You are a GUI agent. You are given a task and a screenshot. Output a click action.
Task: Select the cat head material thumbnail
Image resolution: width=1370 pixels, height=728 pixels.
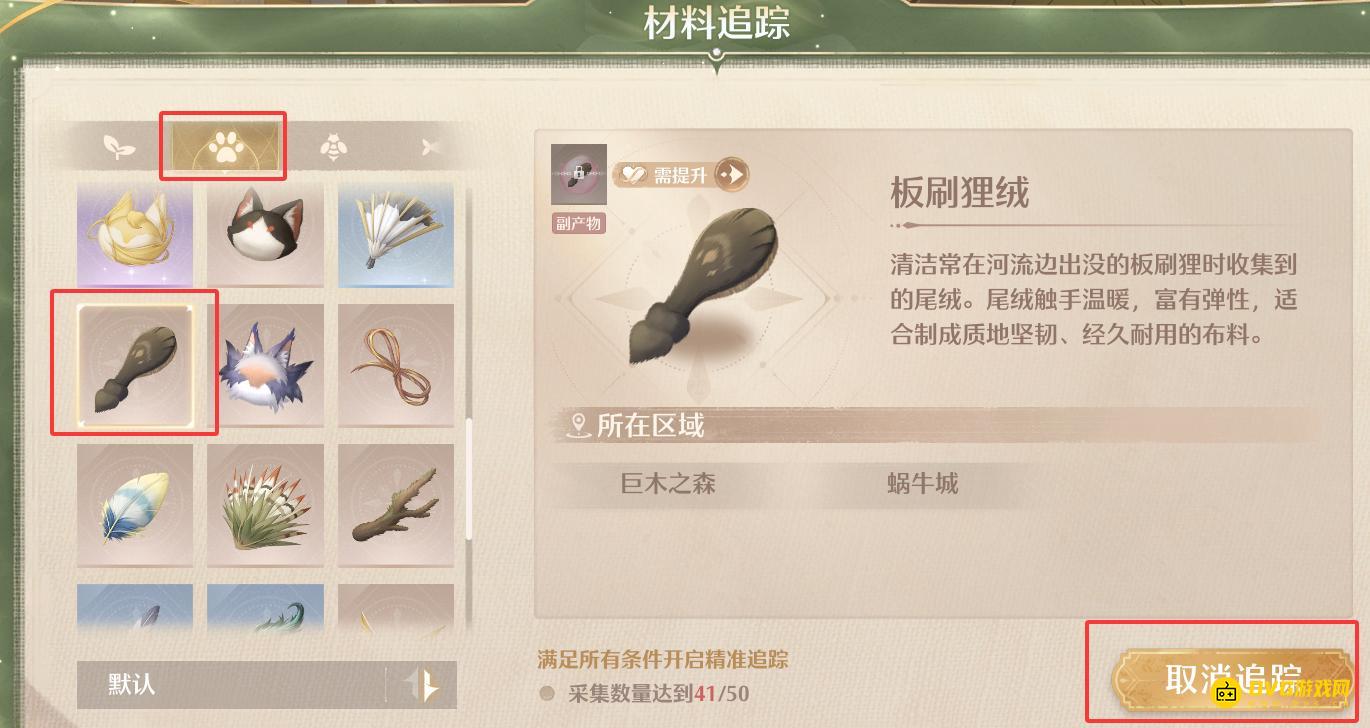tap(265, 234)
